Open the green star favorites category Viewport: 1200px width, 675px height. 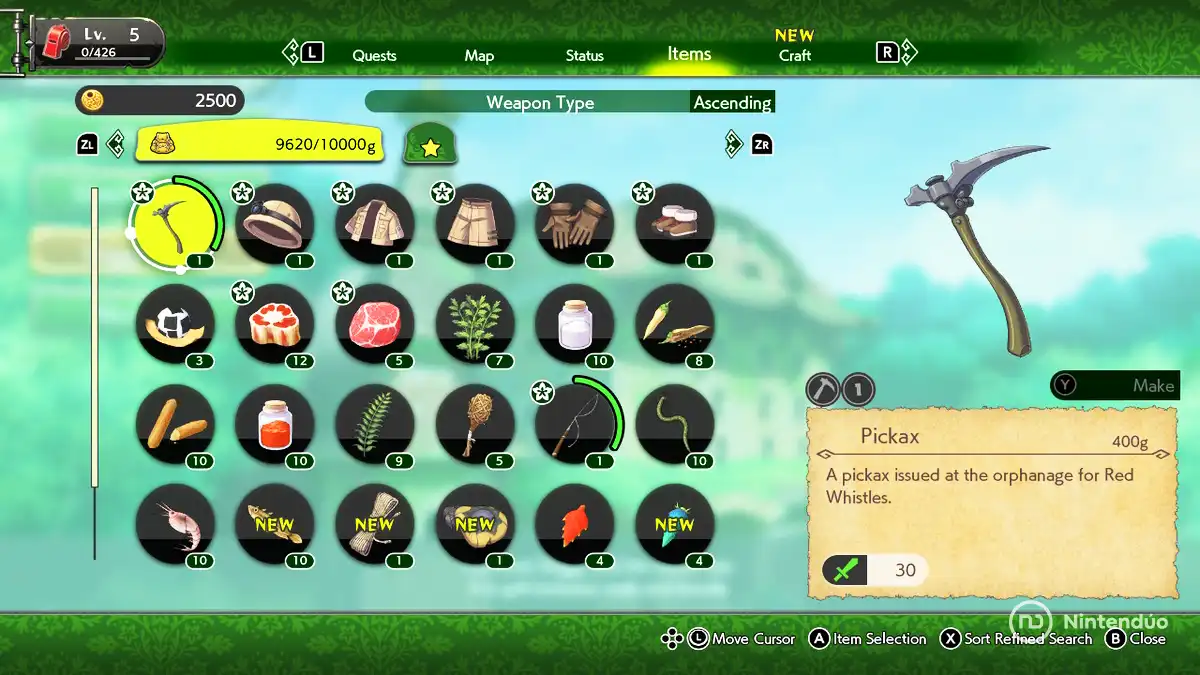tap(430, 146)
